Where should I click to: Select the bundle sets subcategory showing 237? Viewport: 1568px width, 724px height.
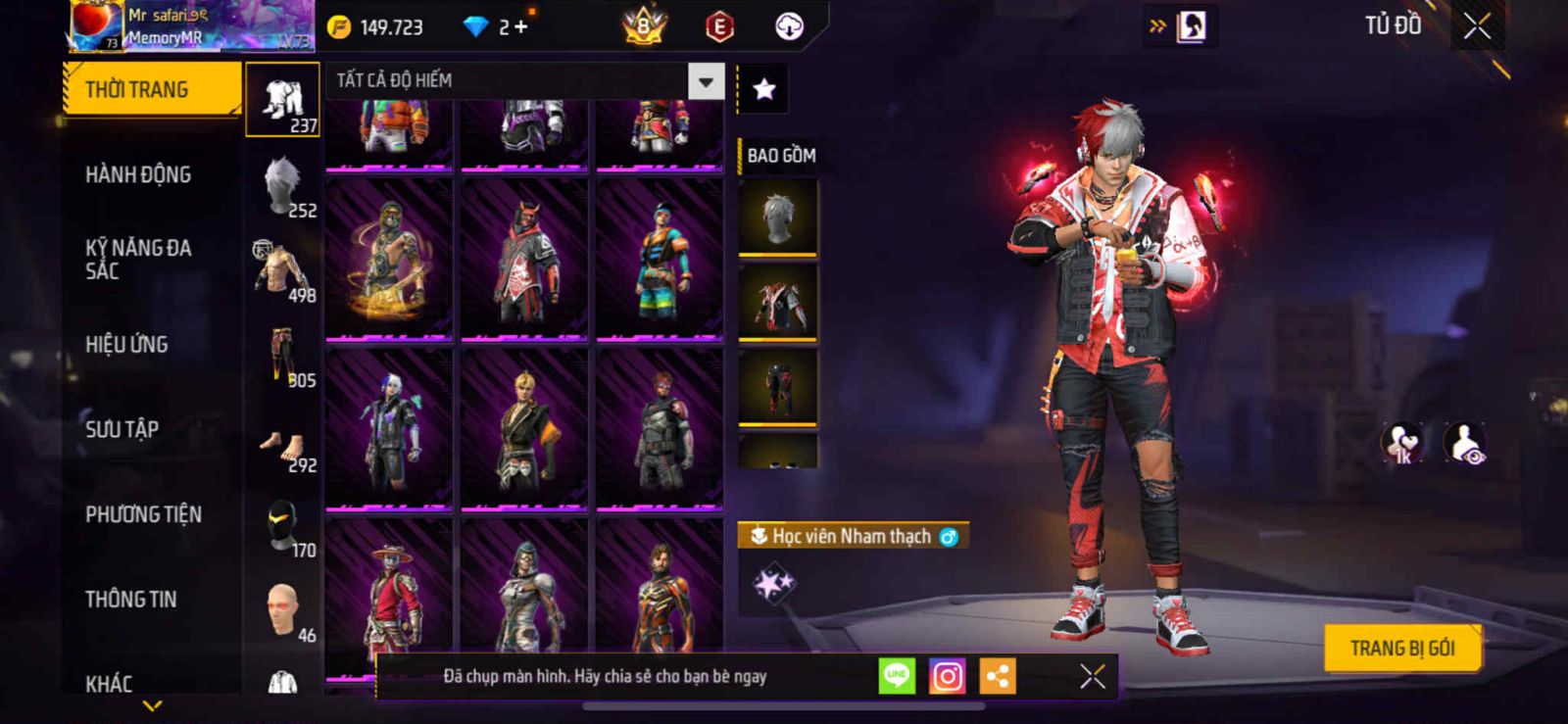click(283, 100)
